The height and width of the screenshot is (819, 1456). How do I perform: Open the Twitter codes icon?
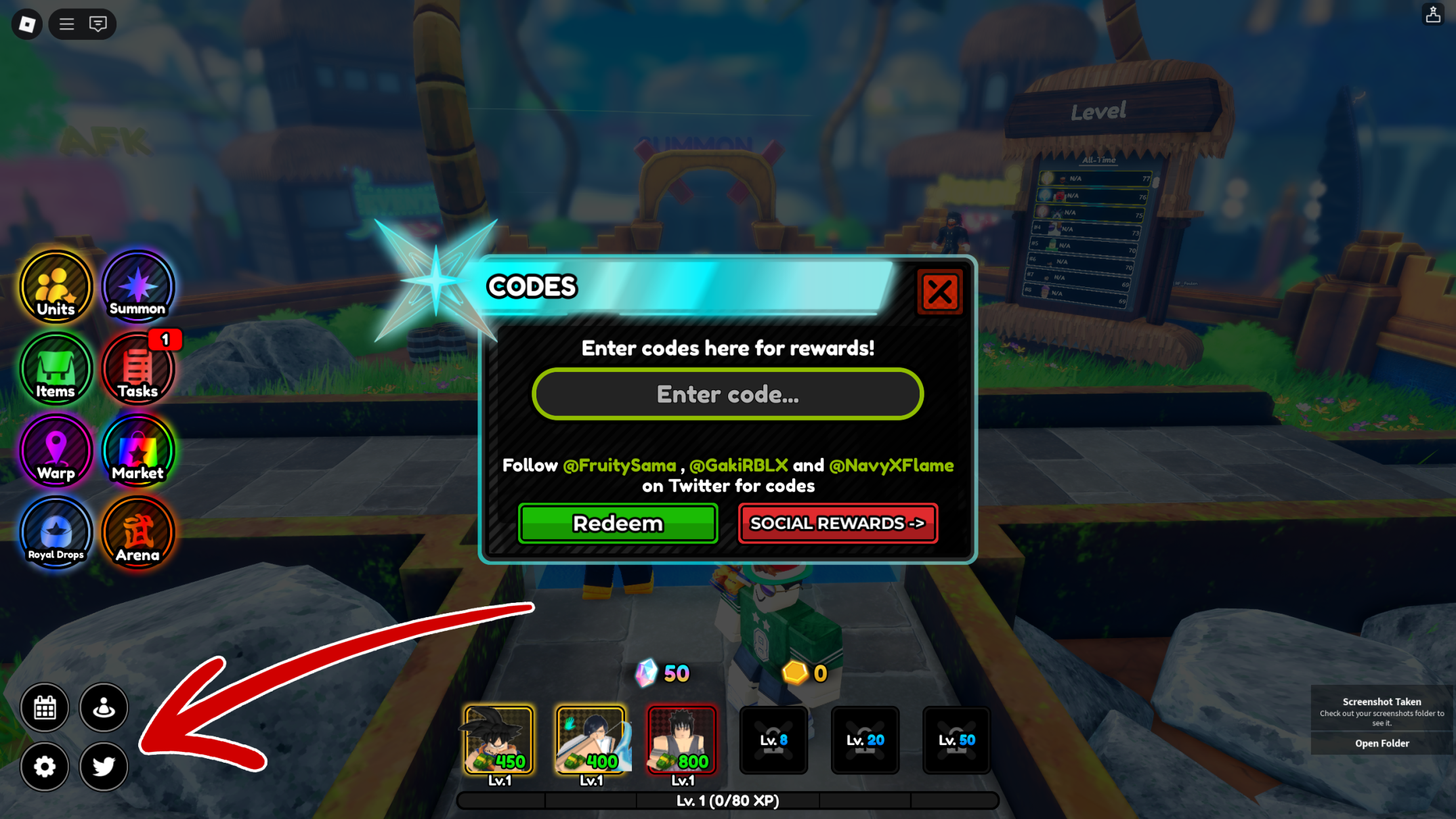[103, 766]
